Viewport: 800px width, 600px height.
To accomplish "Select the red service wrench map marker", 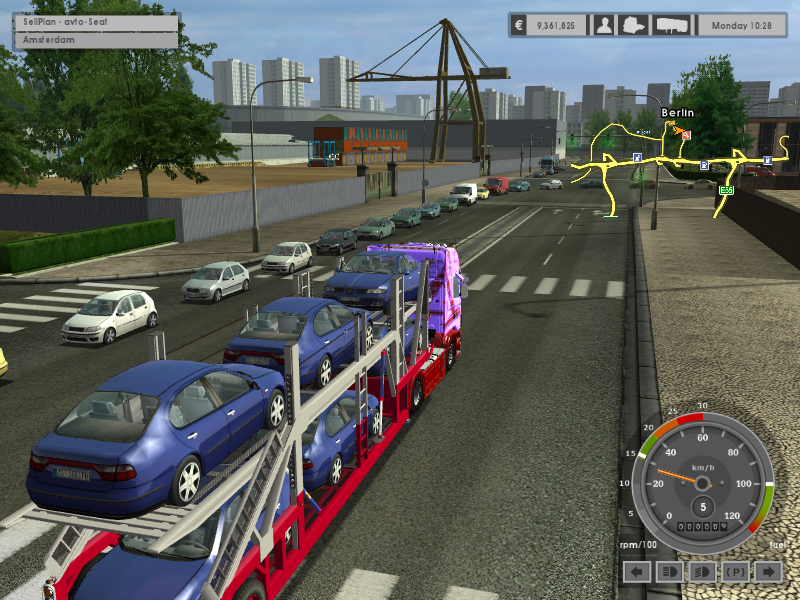I will click(x=686, y=134).
